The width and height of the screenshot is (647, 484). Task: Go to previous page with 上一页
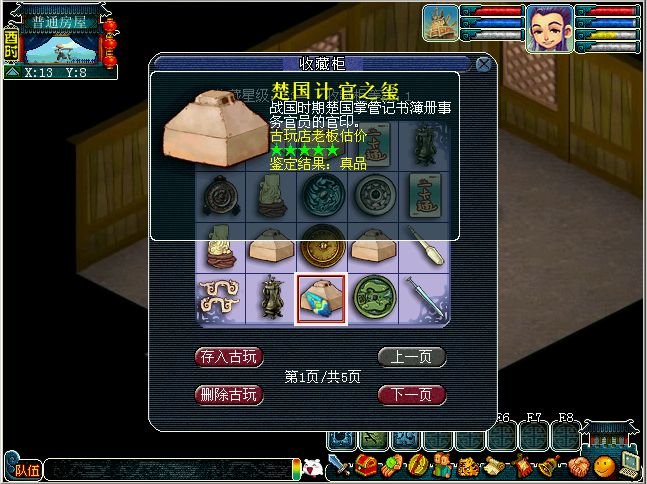411,357
